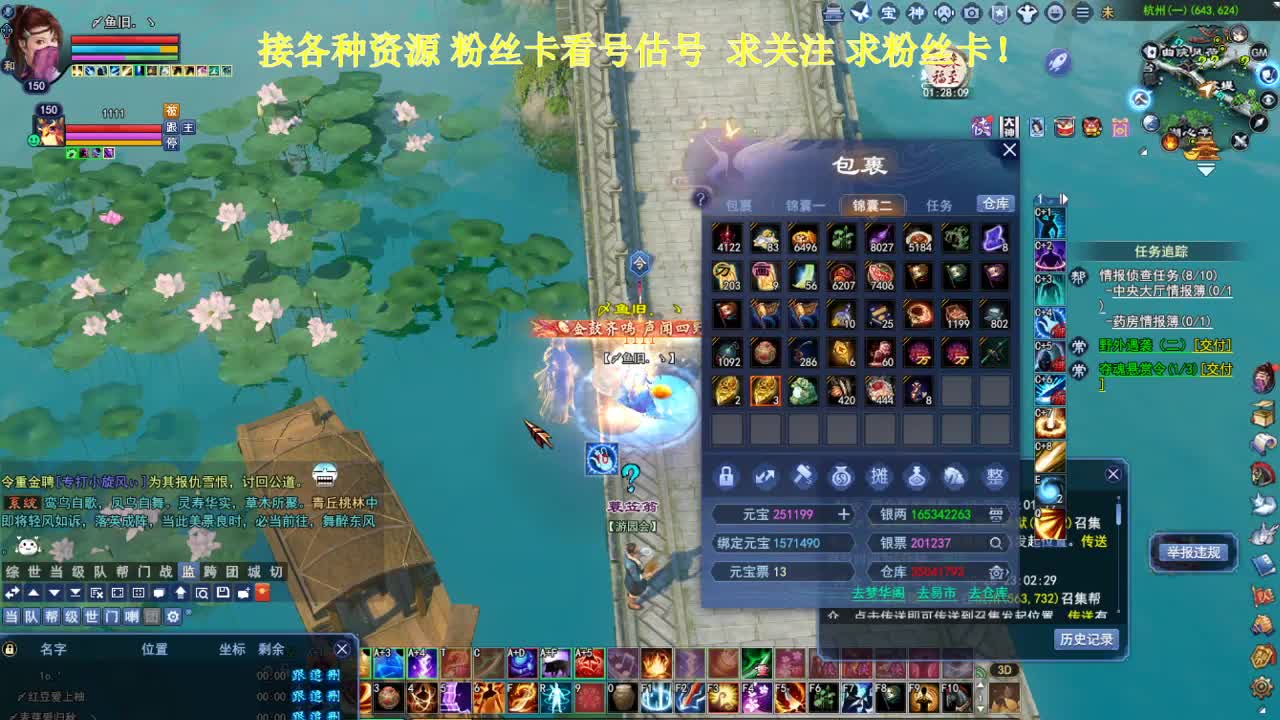Click the up triangle in the chat toolbar

point(32,593)
